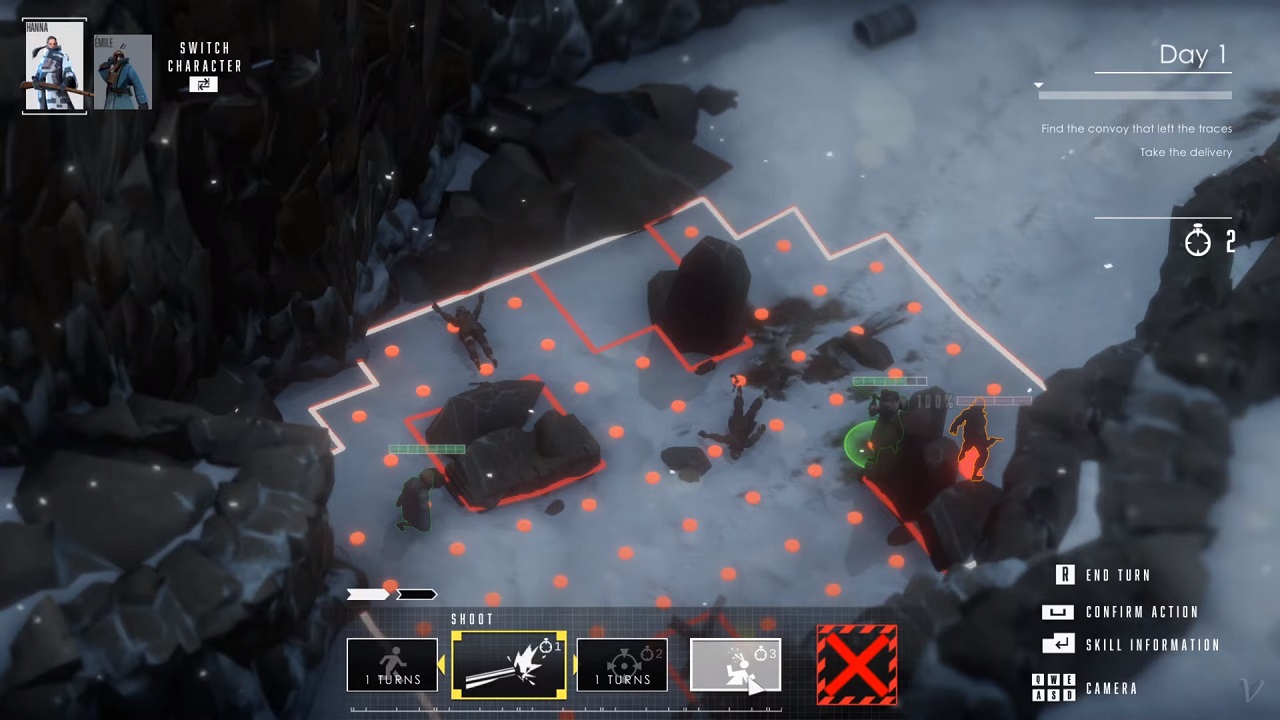
Task: Select Emile's character portrait
Action: [x=122, y=72]
